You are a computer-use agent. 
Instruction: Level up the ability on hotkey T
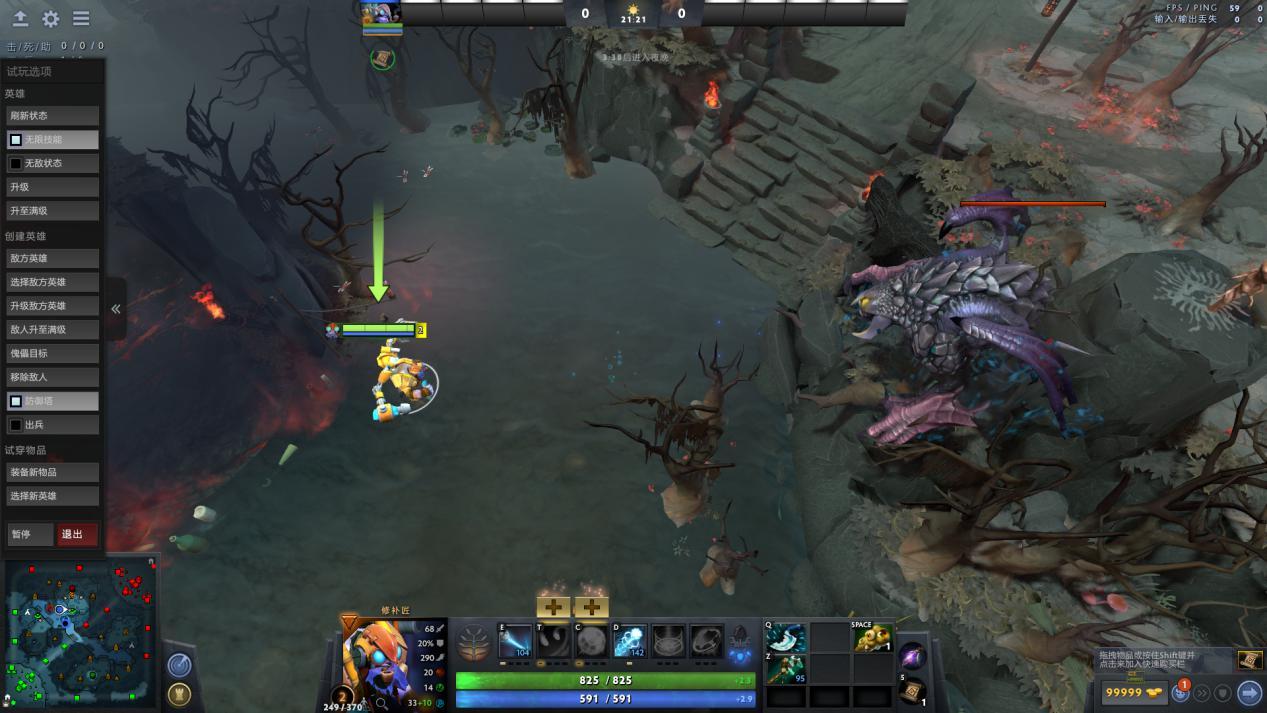(x=553, y=607)
